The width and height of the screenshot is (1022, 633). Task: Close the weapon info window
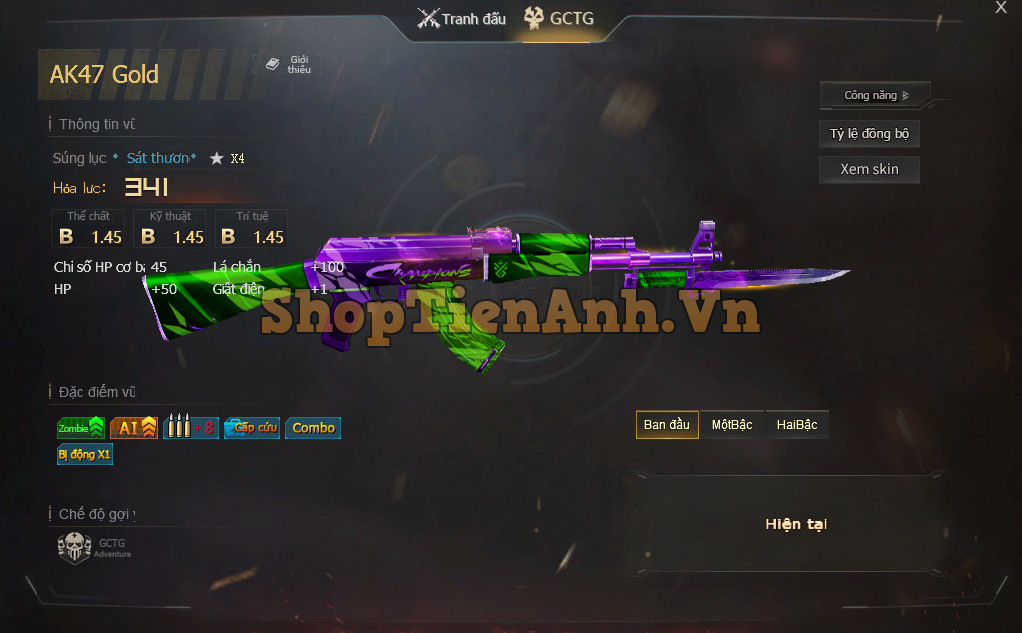tap(1001, 8)
